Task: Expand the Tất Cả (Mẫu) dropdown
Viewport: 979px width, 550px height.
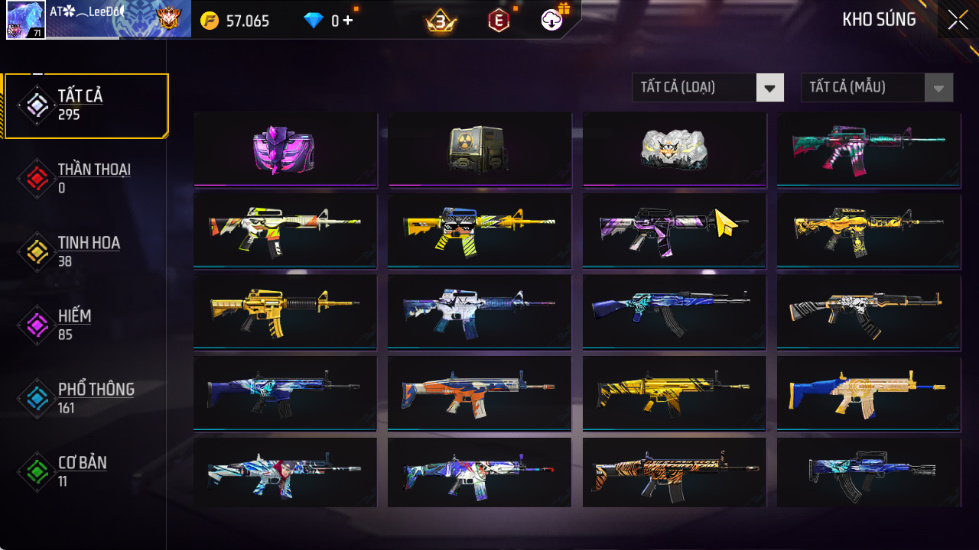Action: tap(877, 88)
